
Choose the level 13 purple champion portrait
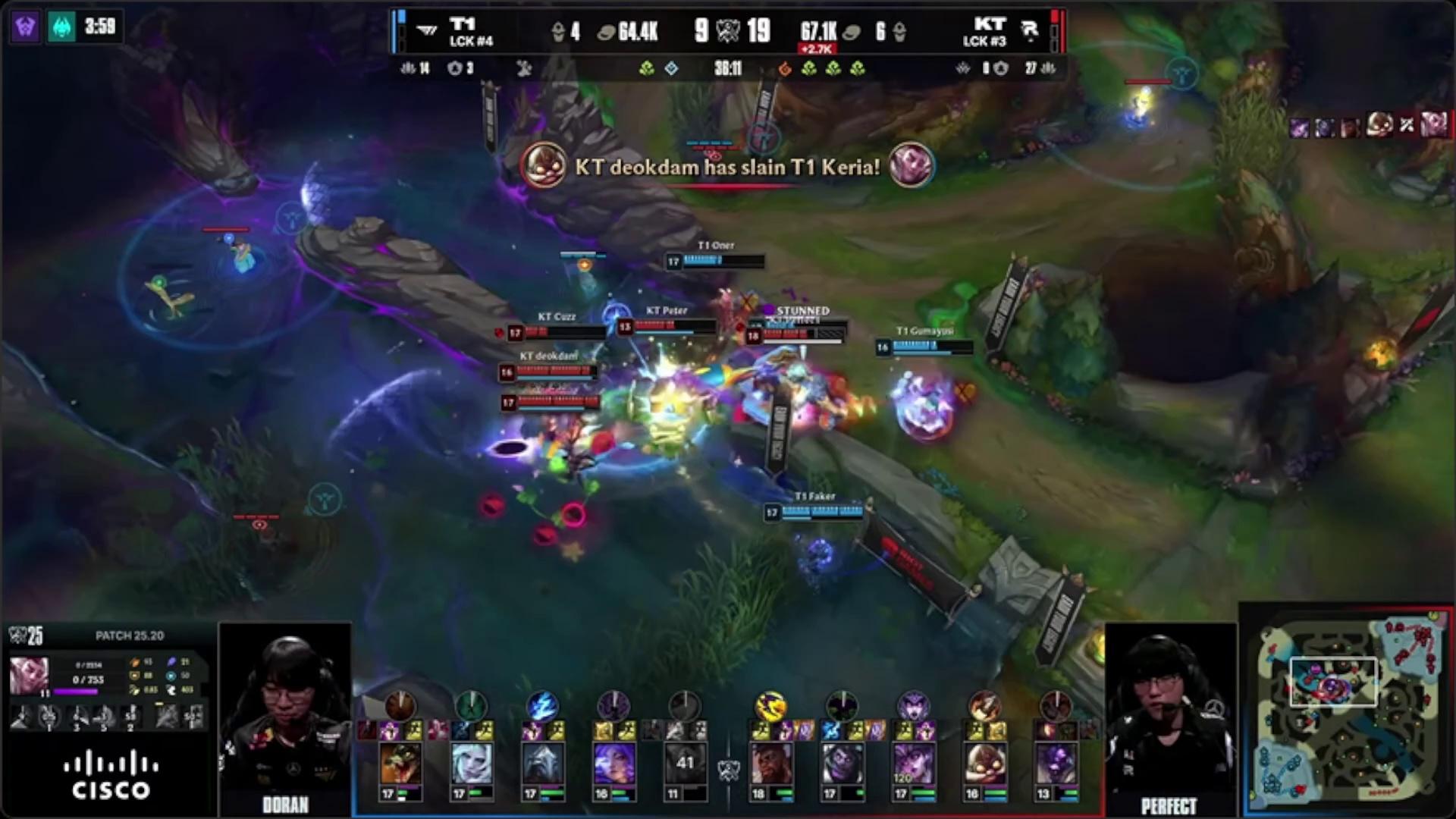pyautogui.click(x=1055, y=763)
